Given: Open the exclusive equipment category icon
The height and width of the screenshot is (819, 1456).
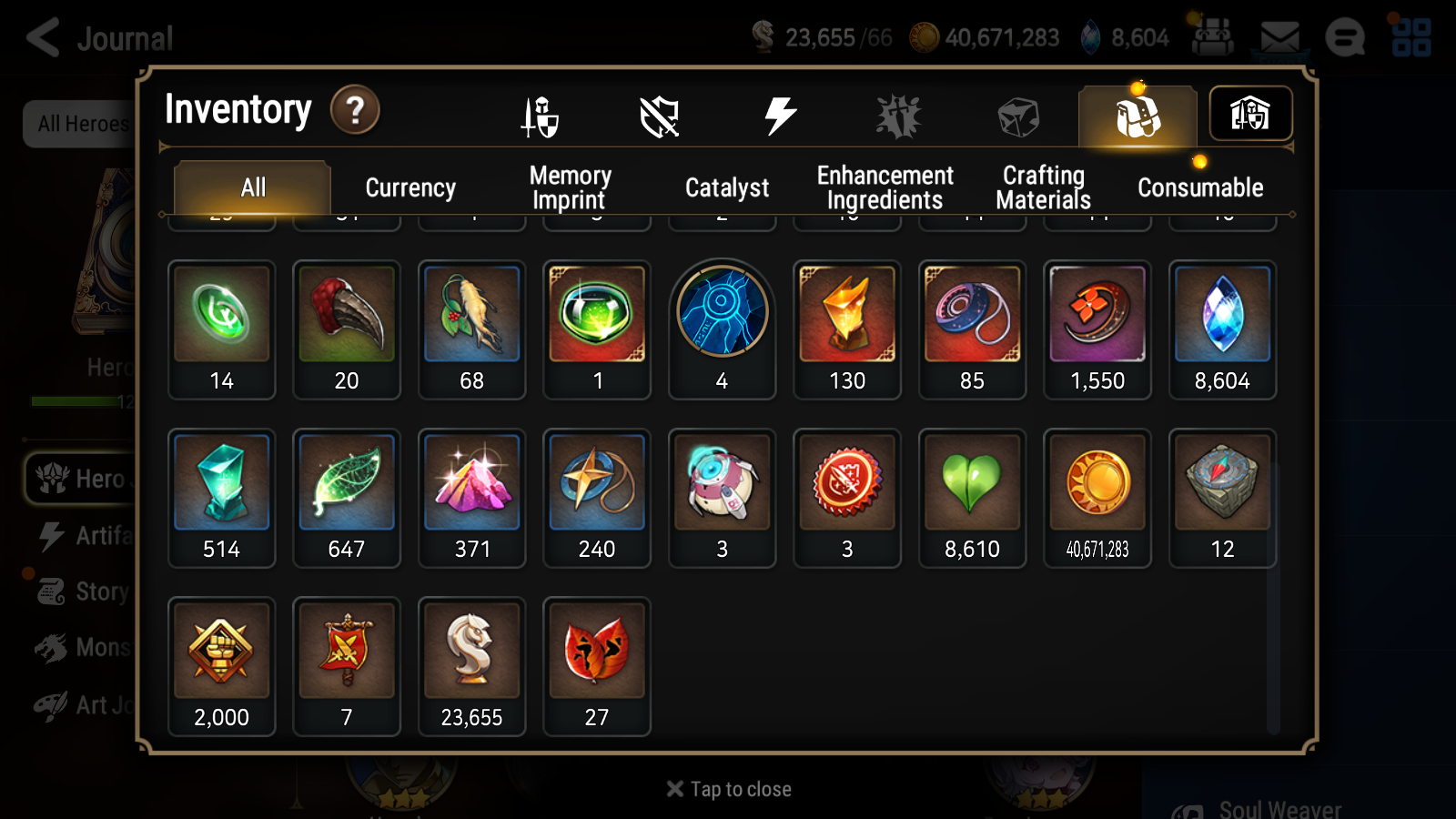Looking at the screenshot, I should tap(899, 116).
